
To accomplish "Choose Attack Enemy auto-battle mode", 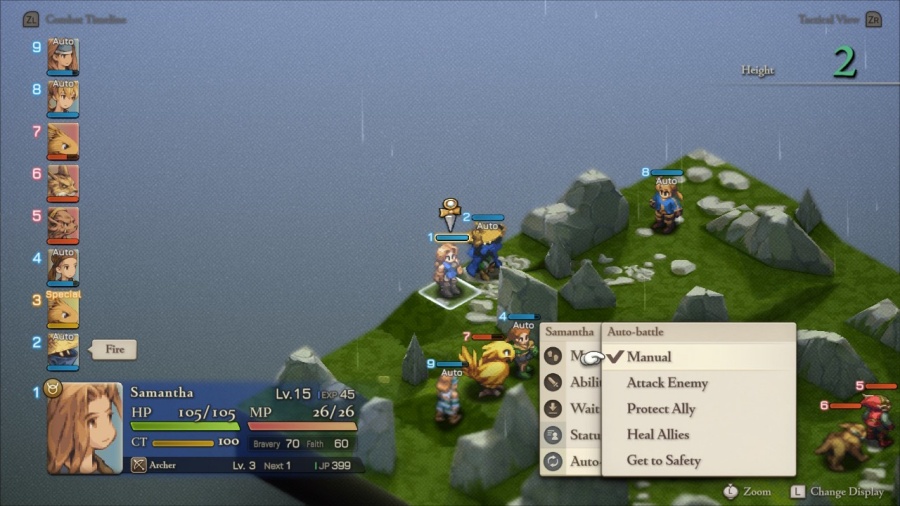I will click(x=667, y=383).
